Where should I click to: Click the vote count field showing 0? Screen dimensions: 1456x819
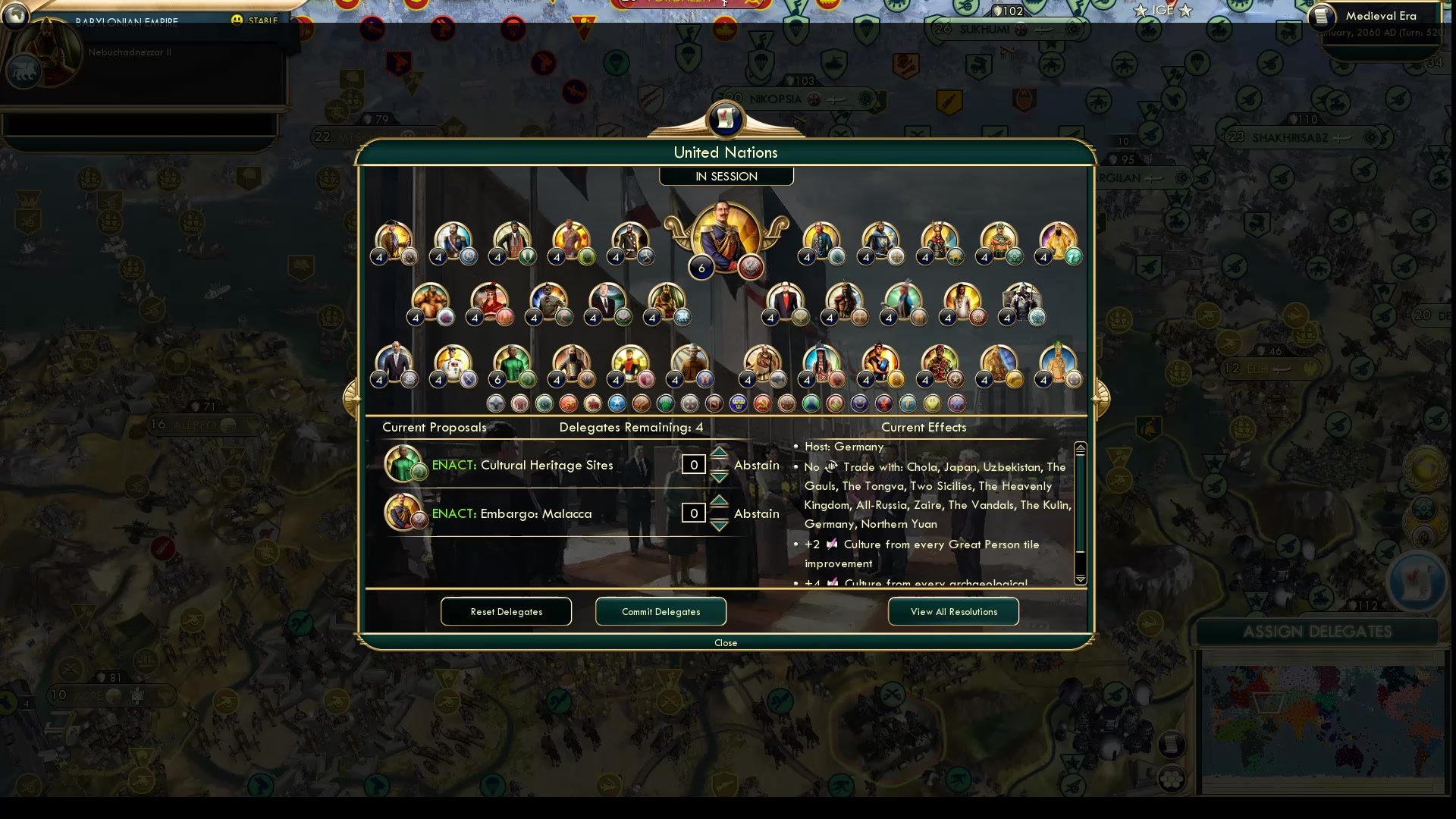[693, 464]
